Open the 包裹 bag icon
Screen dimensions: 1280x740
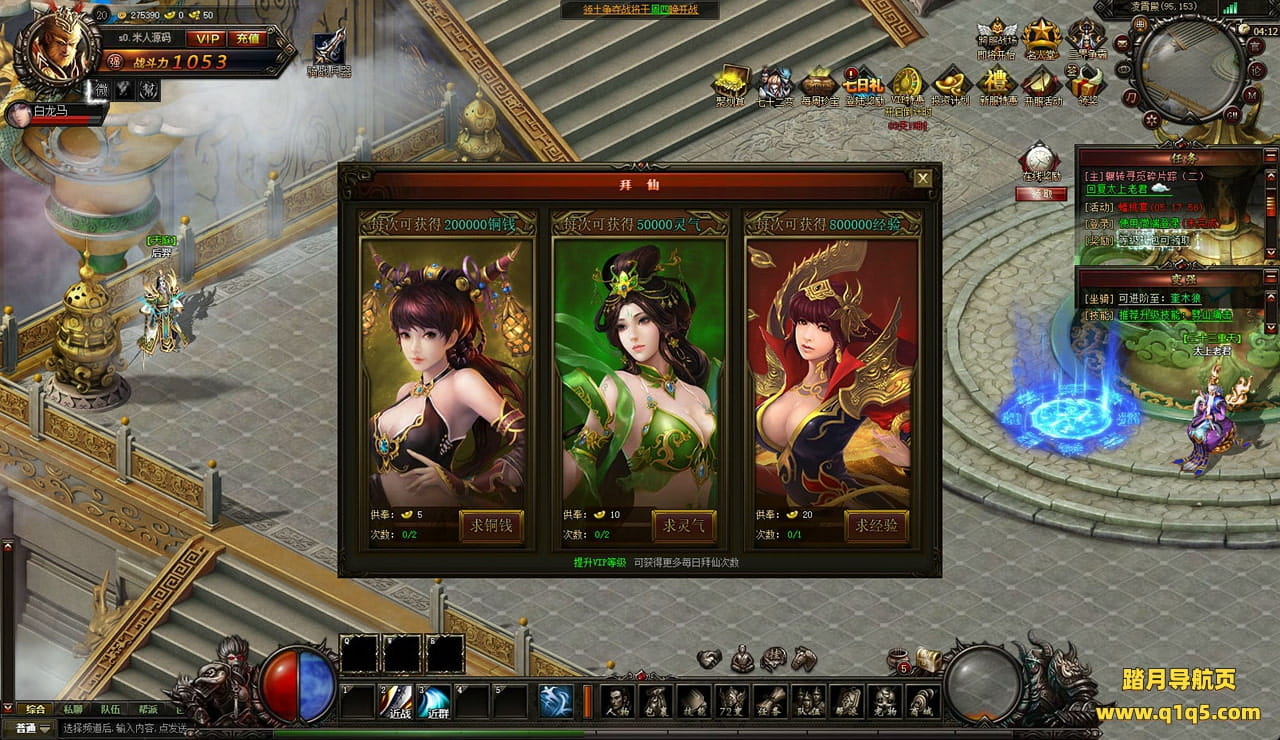click(655, 701)
